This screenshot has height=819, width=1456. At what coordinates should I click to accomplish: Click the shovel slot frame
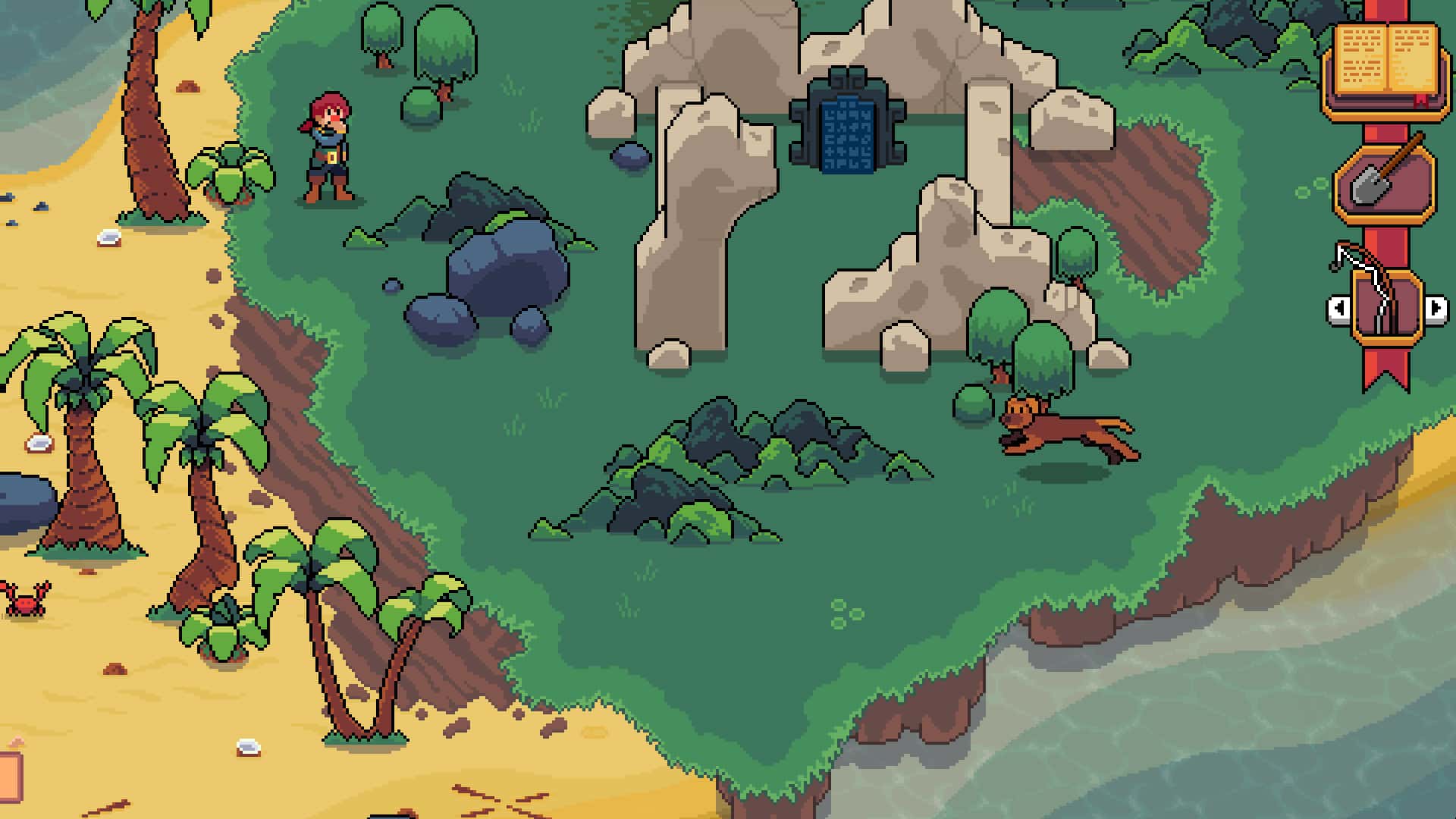point(1384,186)
